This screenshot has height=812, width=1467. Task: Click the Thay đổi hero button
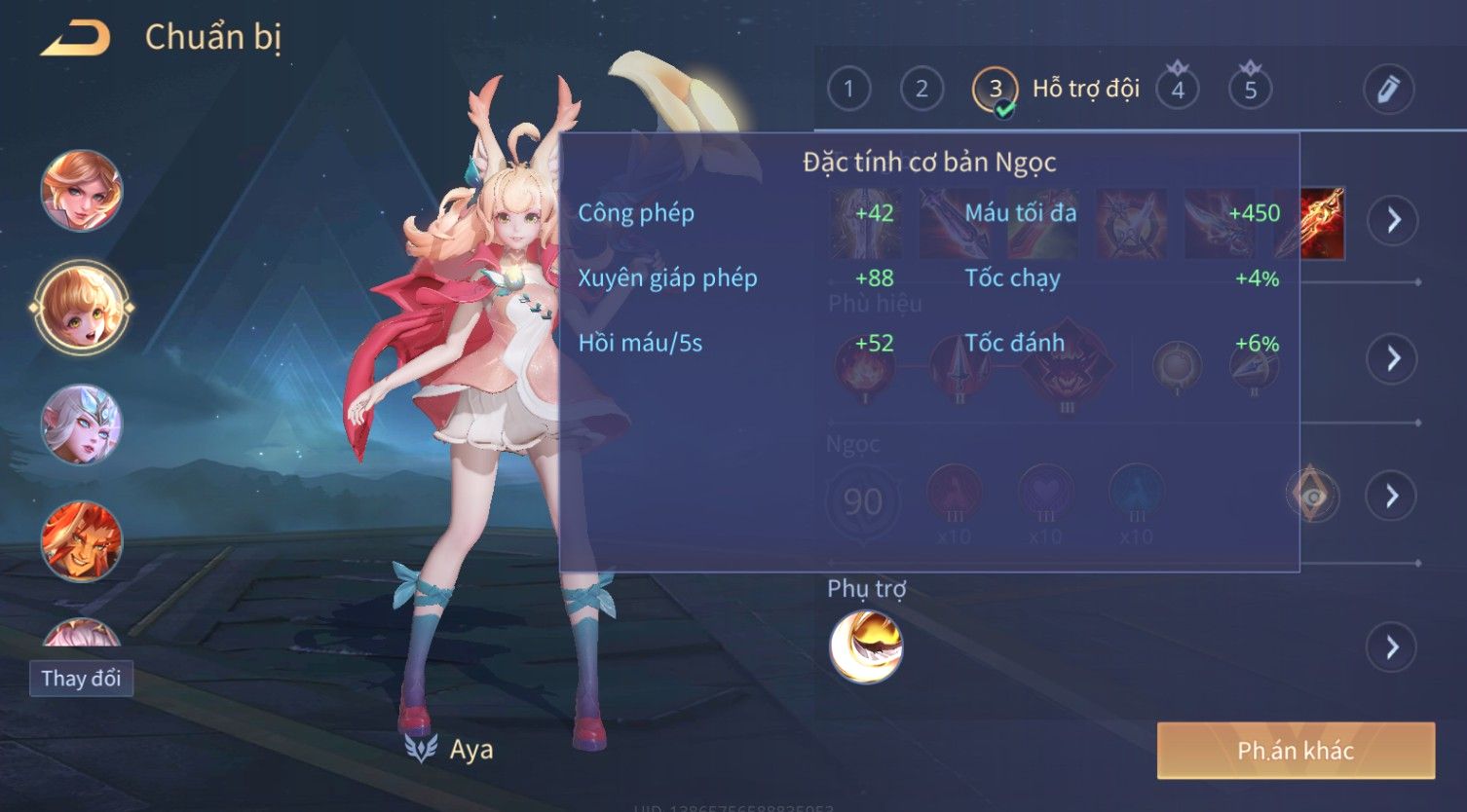tap(81, 679)
